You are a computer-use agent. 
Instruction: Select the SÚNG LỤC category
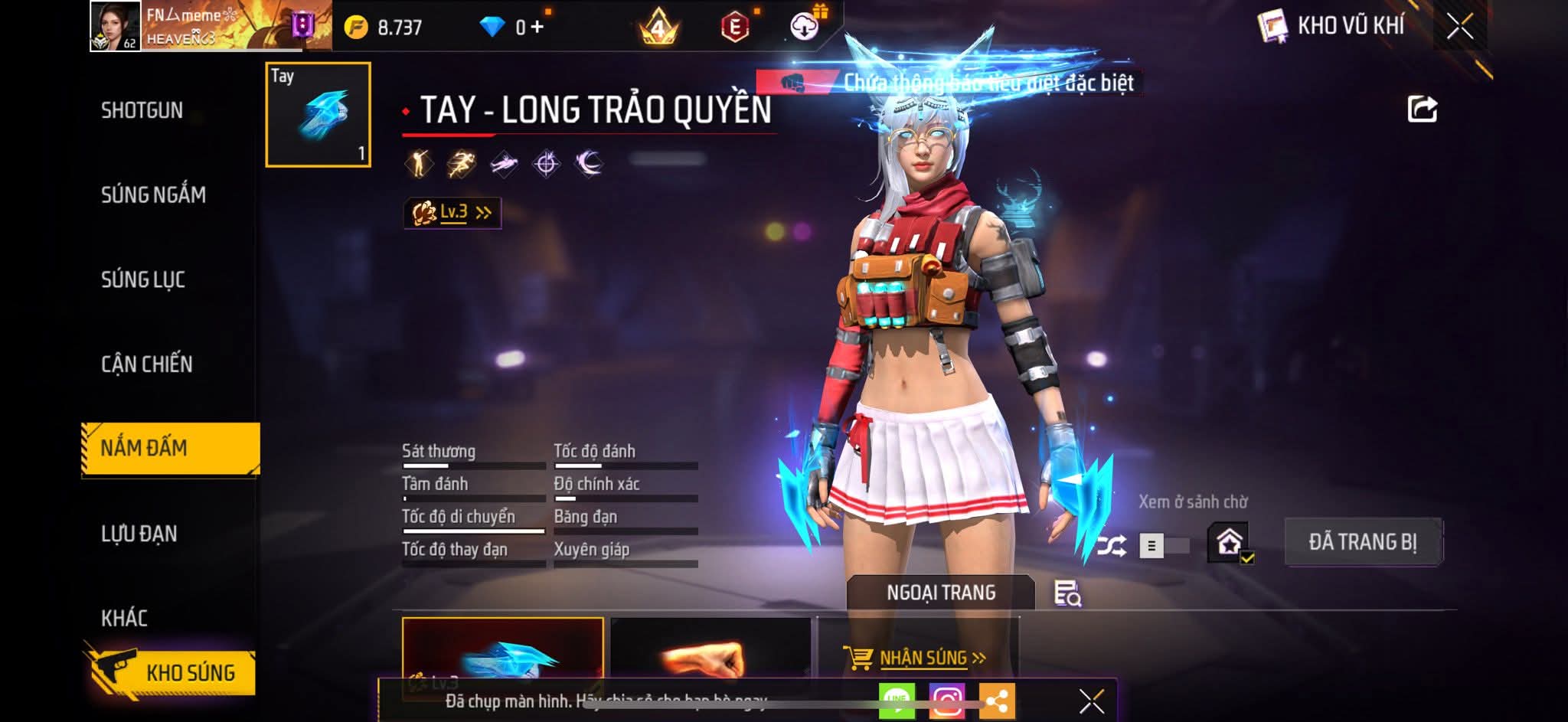143,279
